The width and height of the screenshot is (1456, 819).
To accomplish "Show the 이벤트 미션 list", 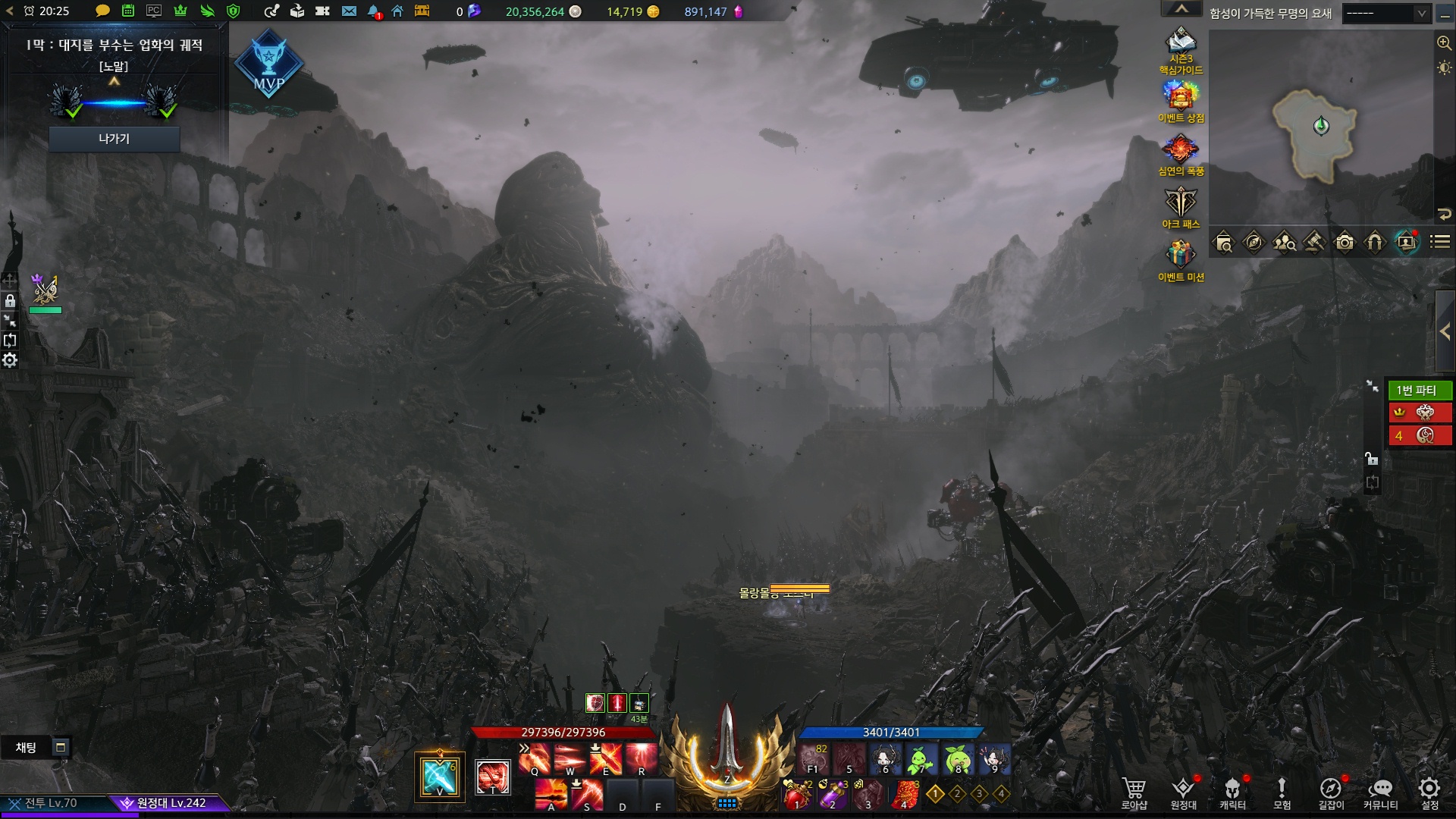I will [1181, 258].
